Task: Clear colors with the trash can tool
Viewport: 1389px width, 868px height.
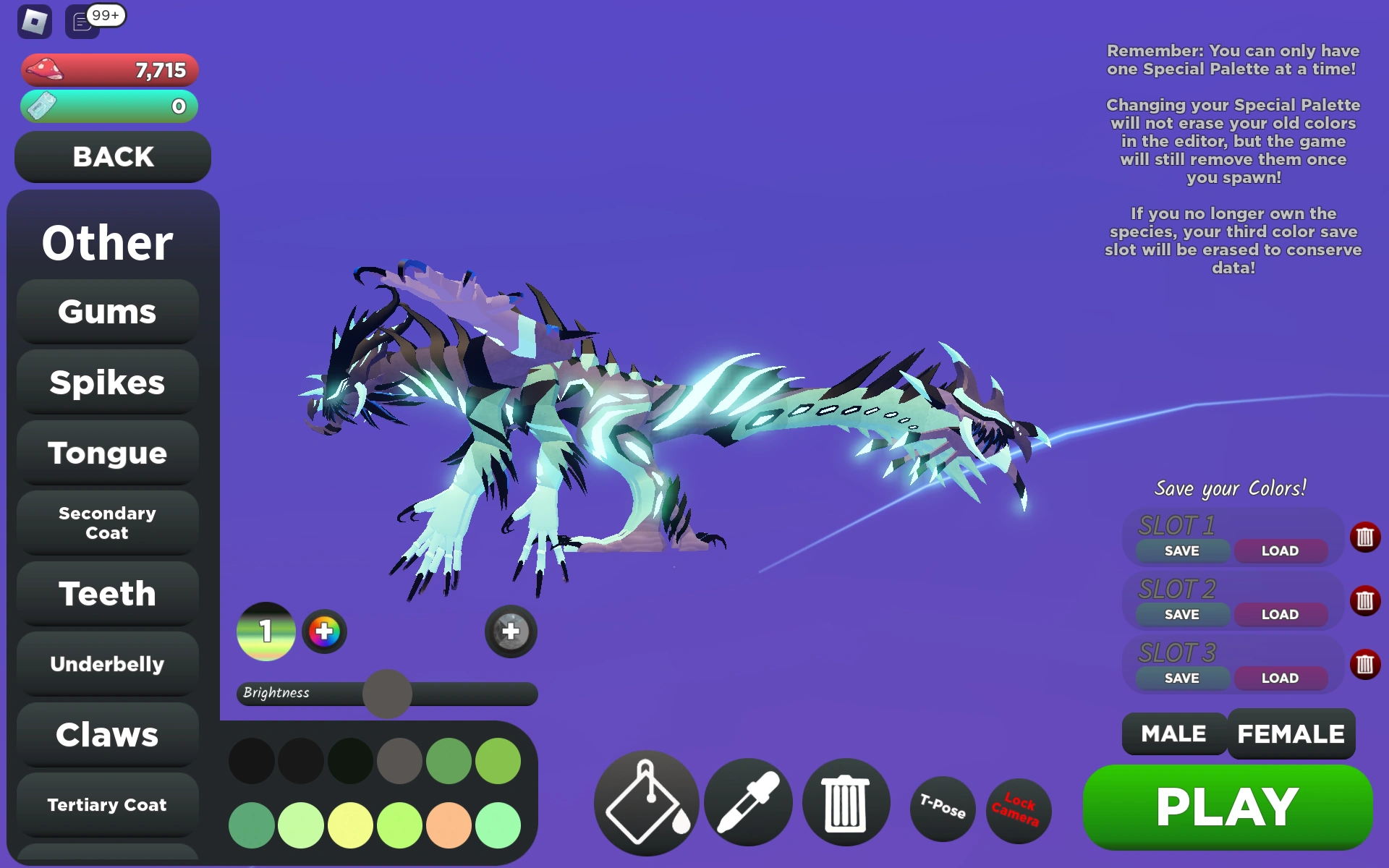Action: (846, 803)
